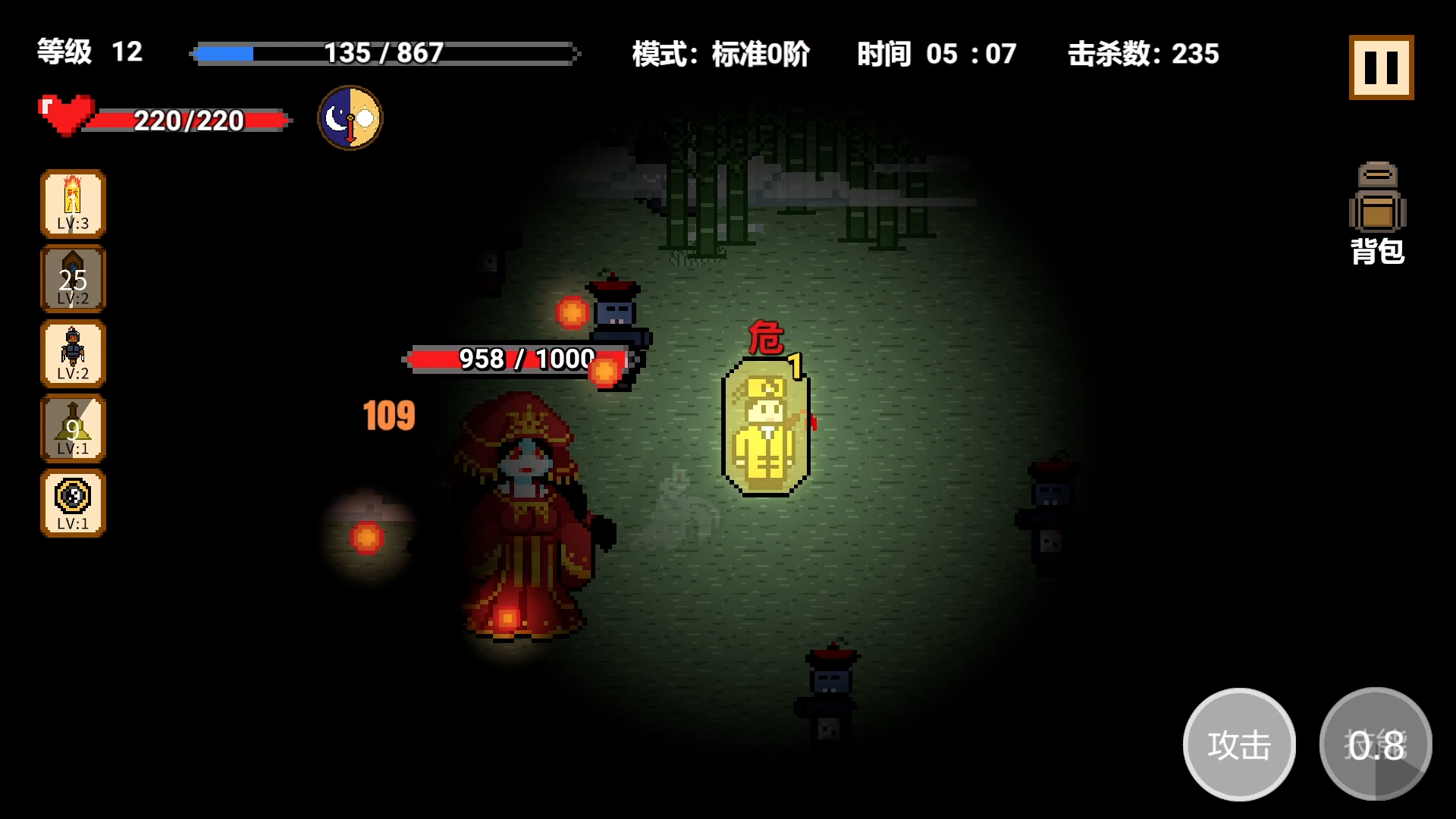Toggle the 危 danger warning marker
This screenshot has height=819, width=1456.
point(767,339)
